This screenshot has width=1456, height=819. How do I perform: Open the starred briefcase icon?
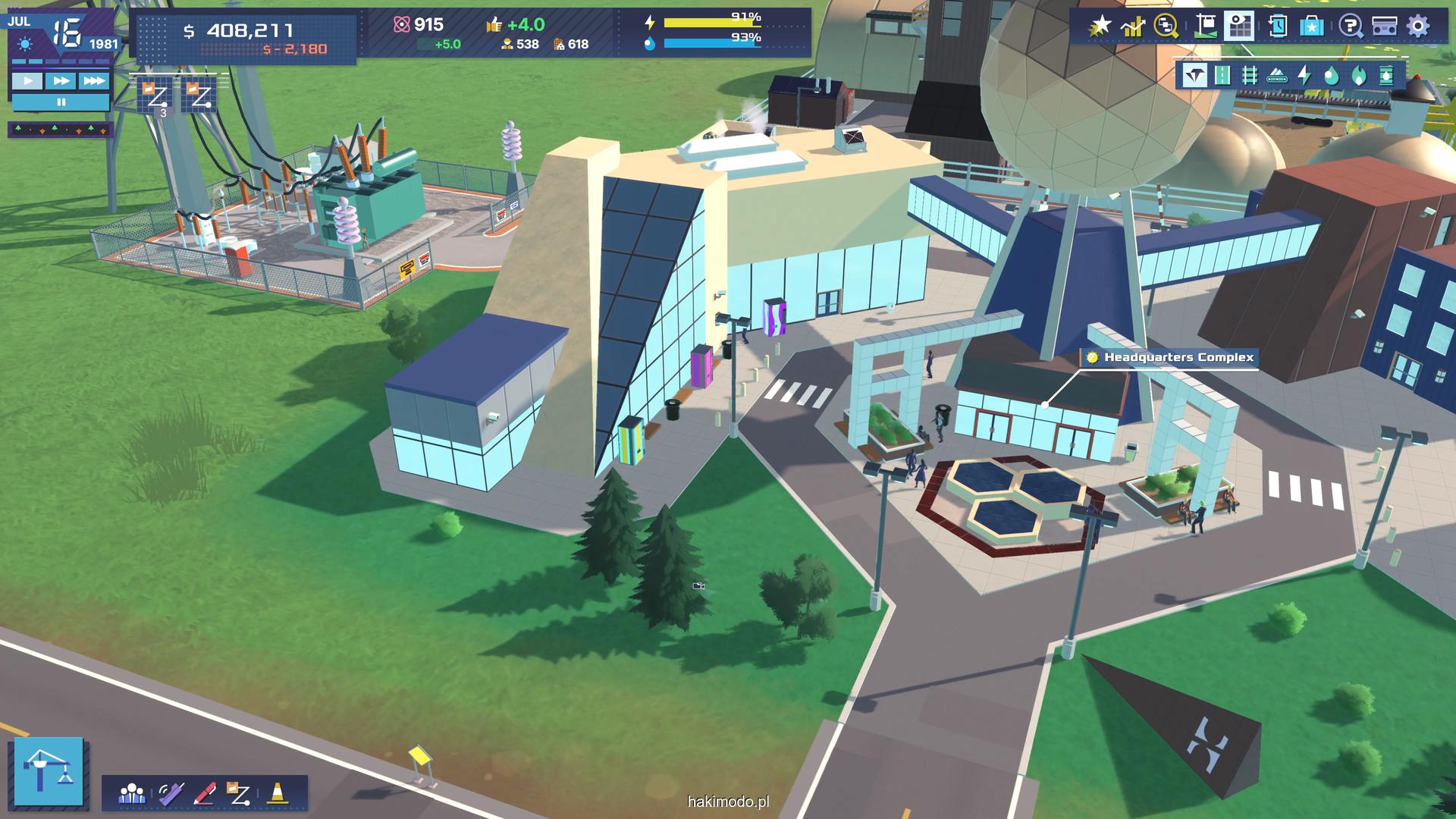(1312, 27)
